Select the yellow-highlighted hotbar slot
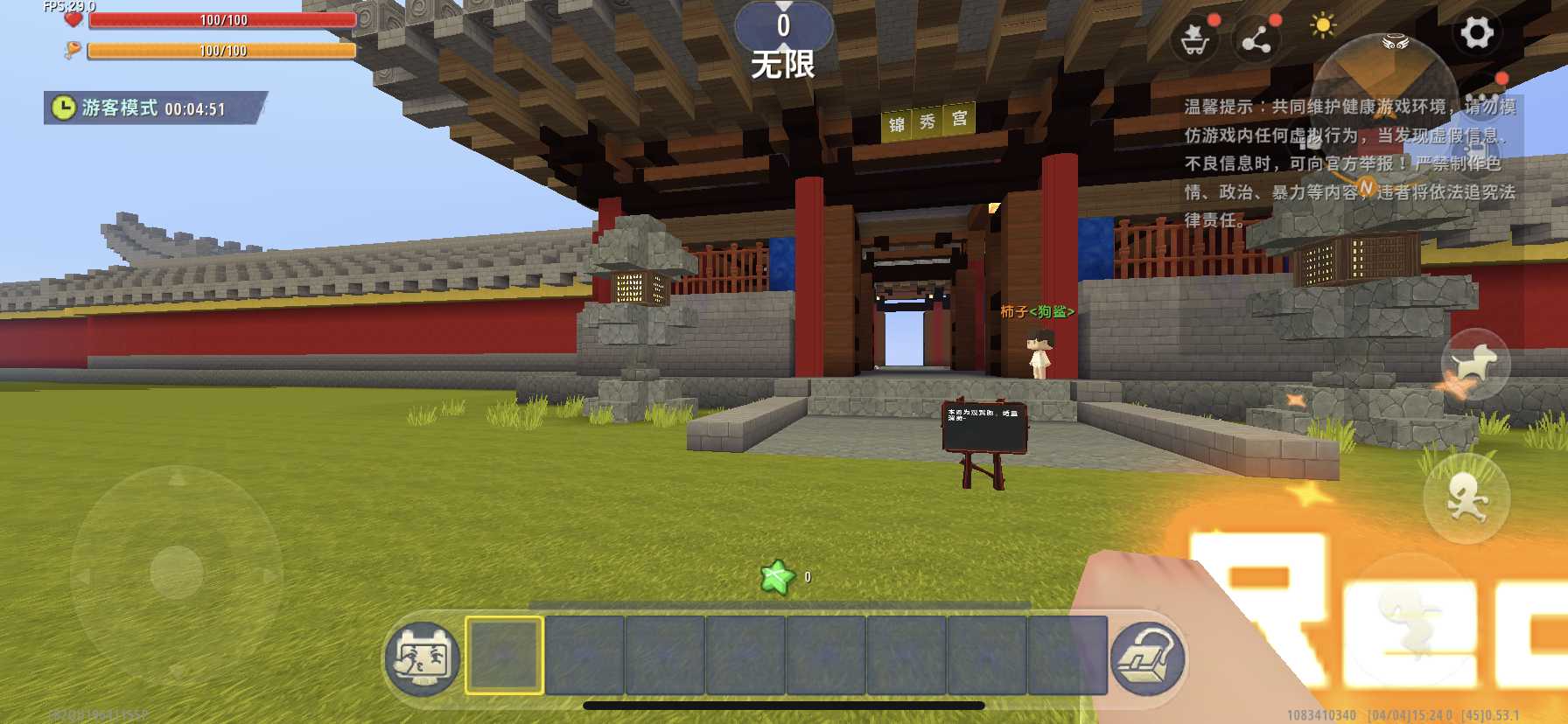1568x724 pixels. pyautogui.click(x=504, y=656)
